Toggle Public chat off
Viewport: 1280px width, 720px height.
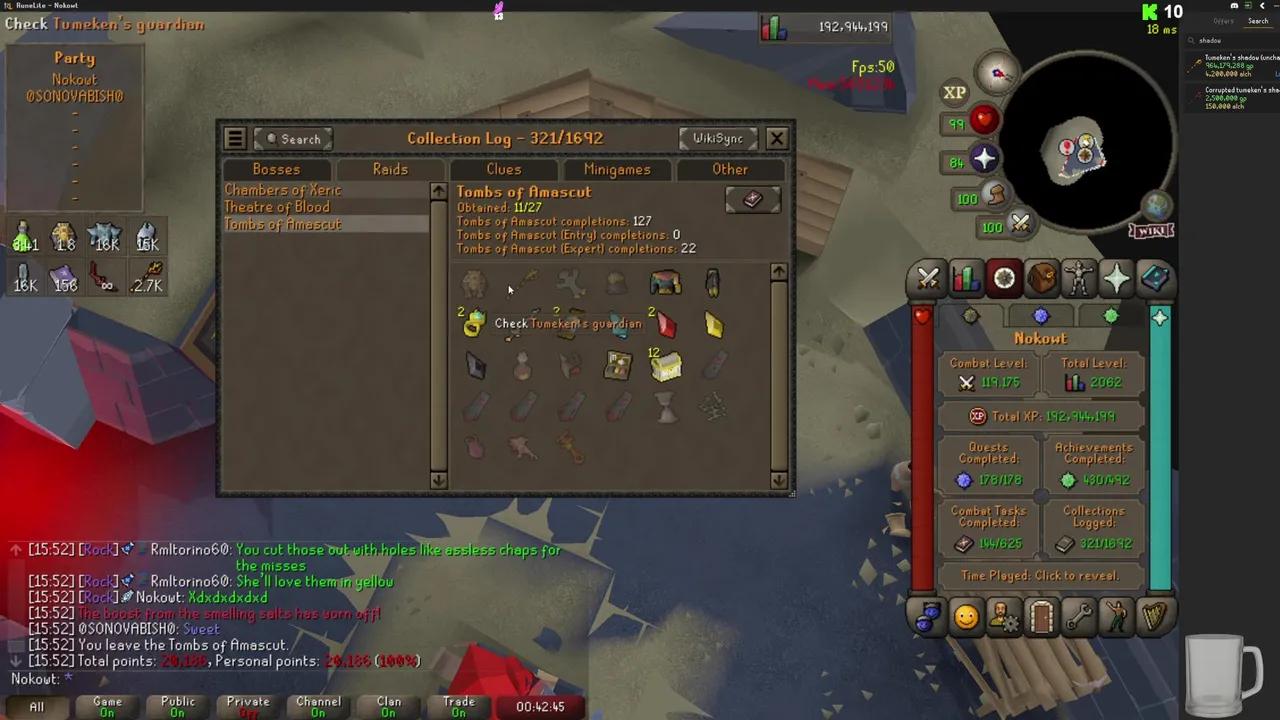pos(177,705)
